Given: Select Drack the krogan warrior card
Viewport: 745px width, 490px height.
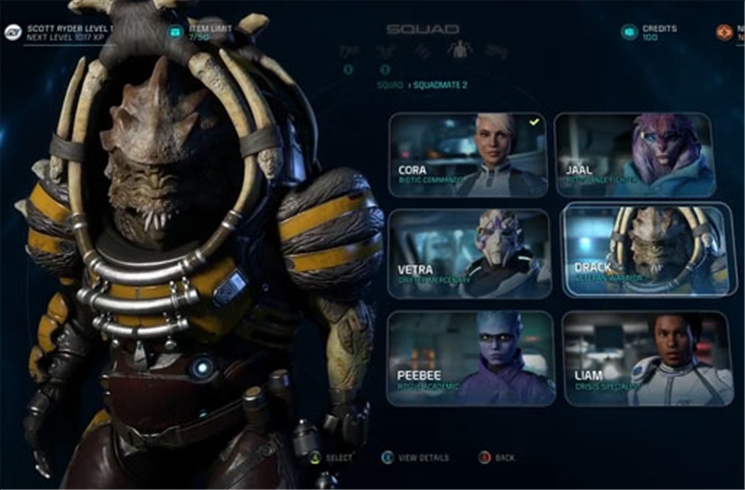Looking at the screenshot, I should [643, 253].
